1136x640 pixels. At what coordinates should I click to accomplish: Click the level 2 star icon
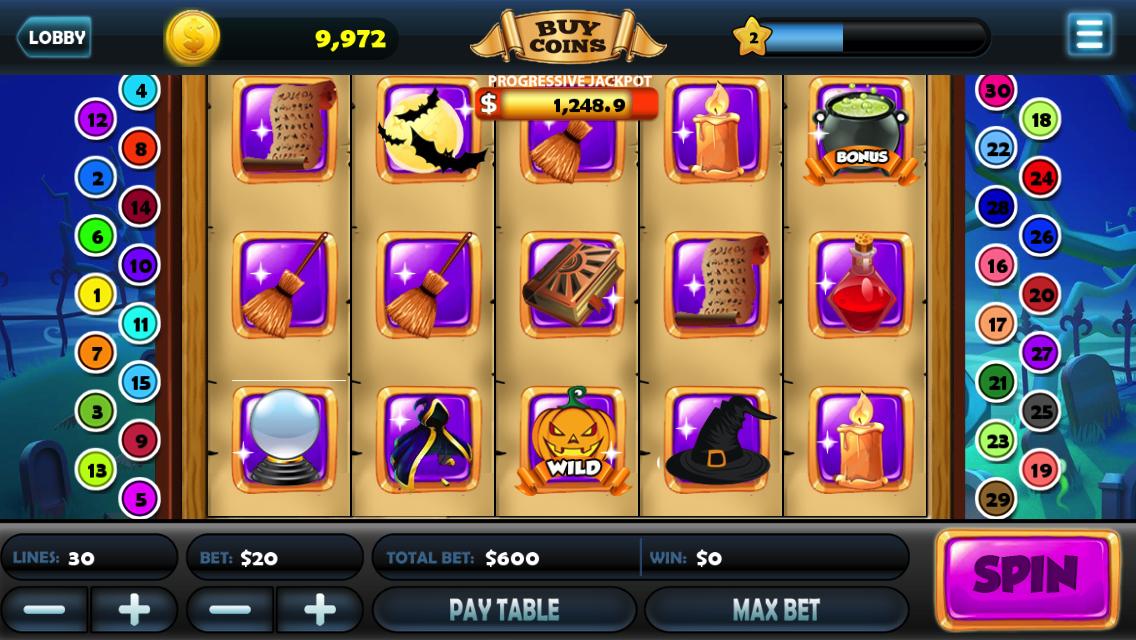coord(752,38)
